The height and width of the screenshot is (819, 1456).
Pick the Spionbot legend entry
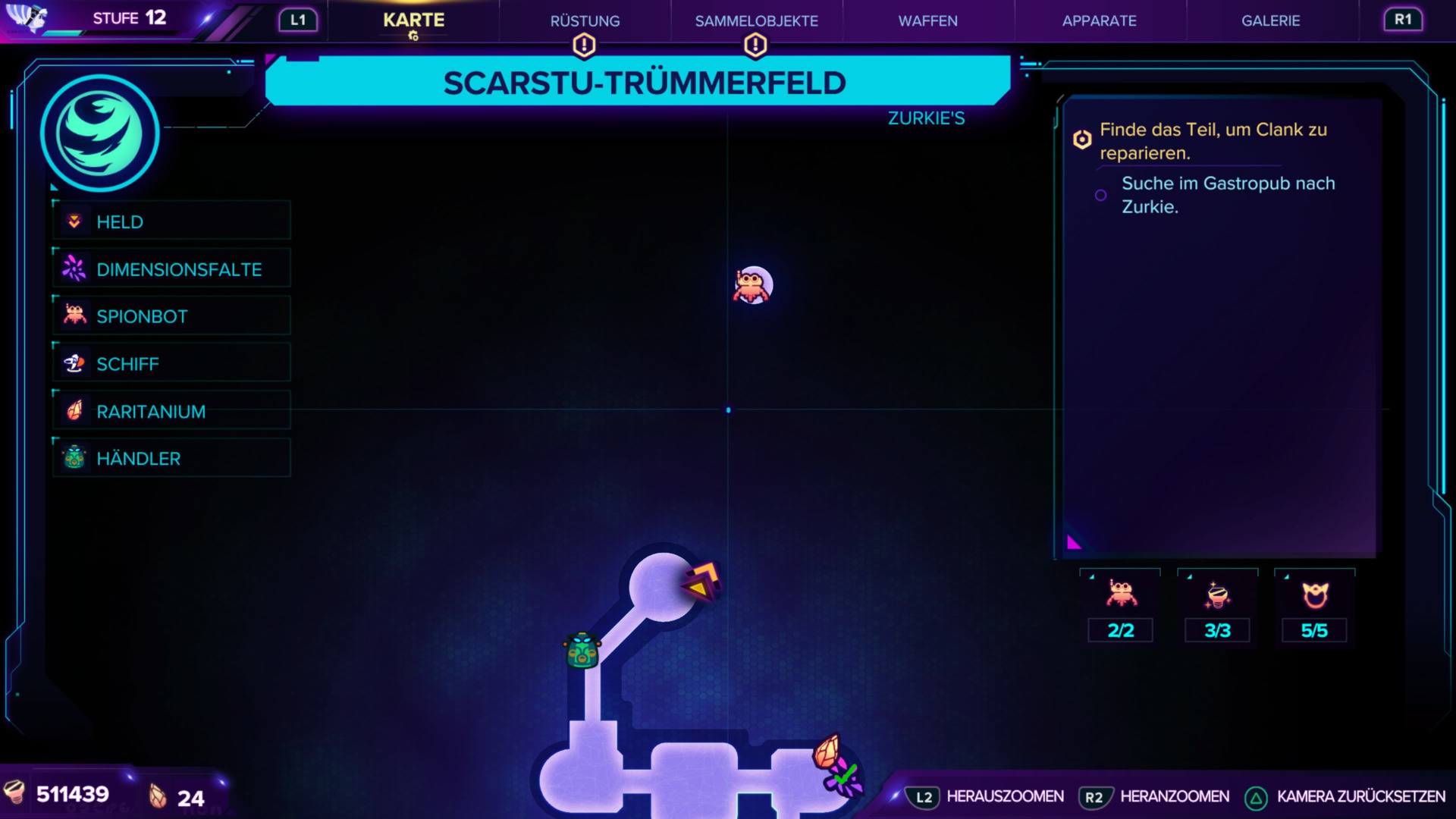tap(172, 316)
